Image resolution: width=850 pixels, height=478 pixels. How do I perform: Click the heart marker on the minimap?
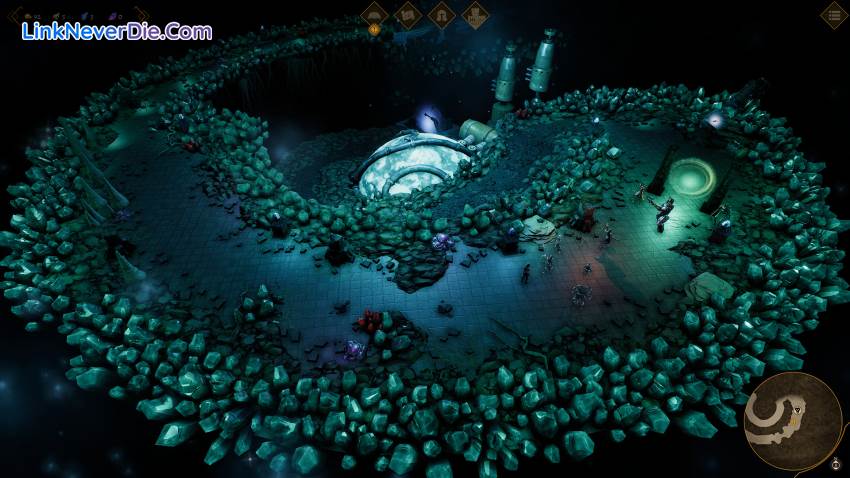[798, 408]
